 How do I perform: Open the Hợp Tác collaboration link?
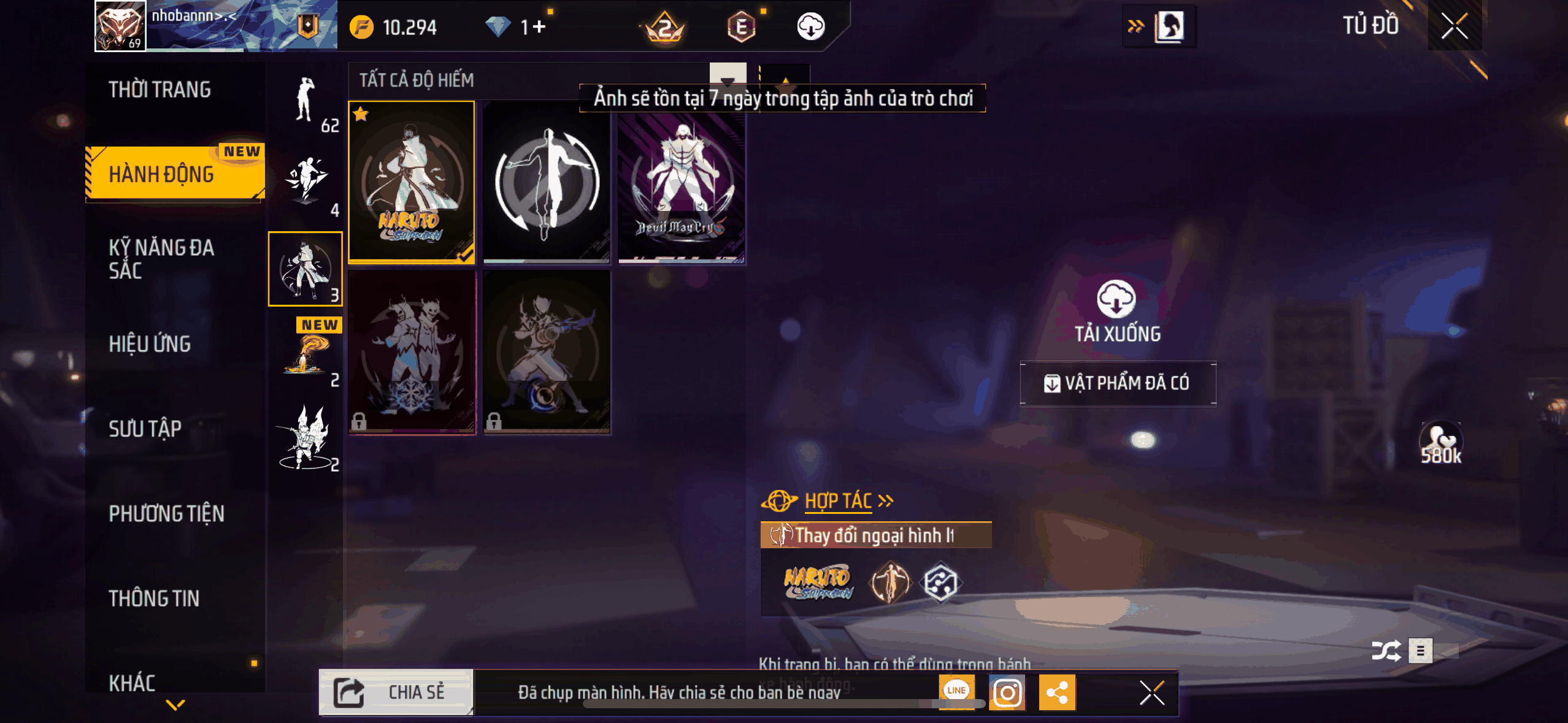[x=838, y=501]
